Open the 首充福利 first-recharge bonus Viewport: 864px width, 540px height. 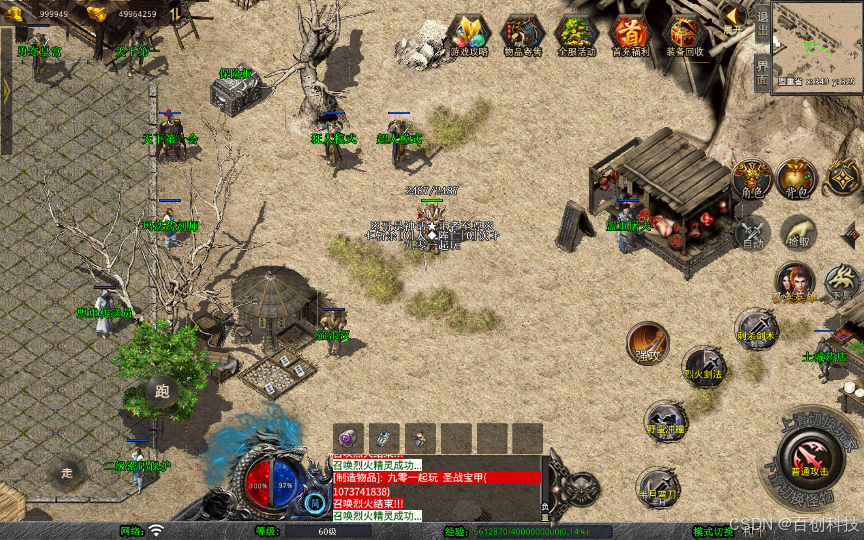(630, 35)
